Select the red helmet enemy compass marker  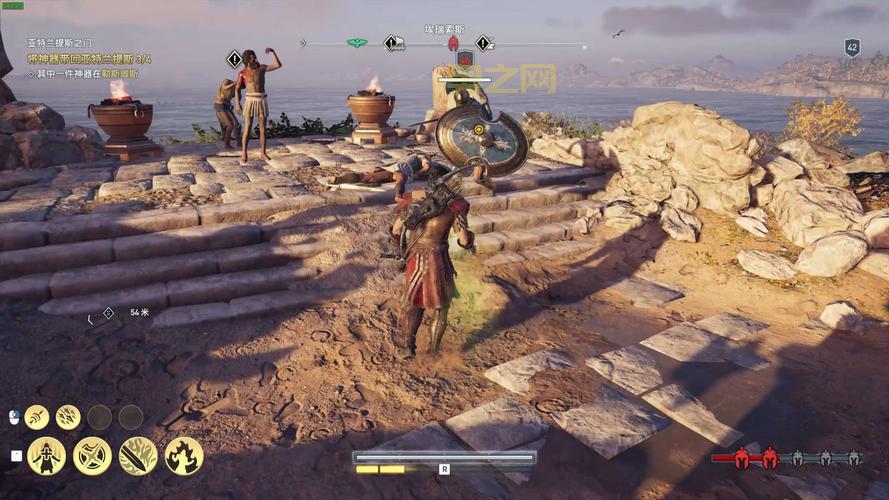(x=453, y=43)
